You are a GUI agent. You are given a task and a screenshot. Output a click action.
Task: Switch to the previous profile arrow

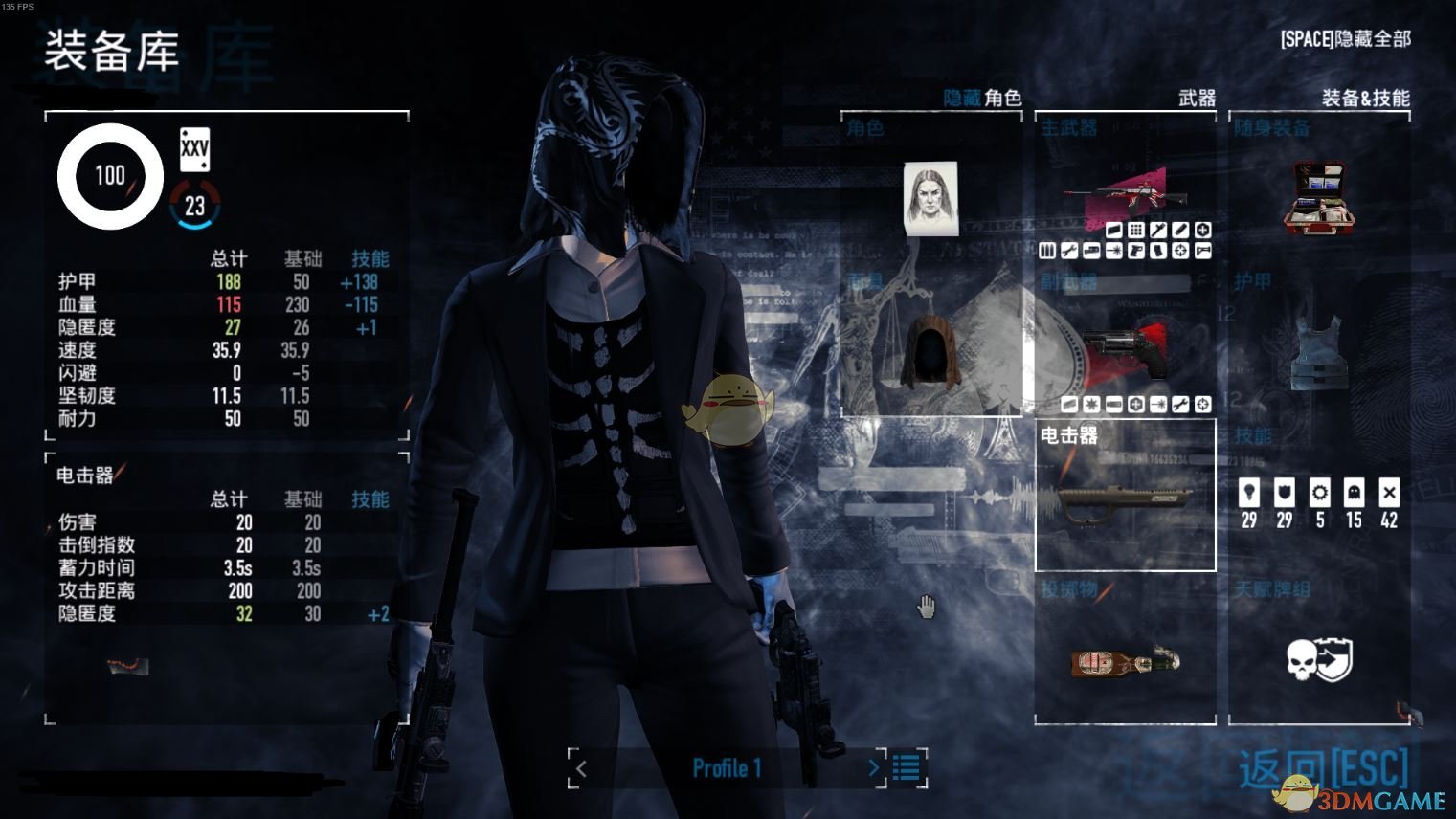coord(580,768)
